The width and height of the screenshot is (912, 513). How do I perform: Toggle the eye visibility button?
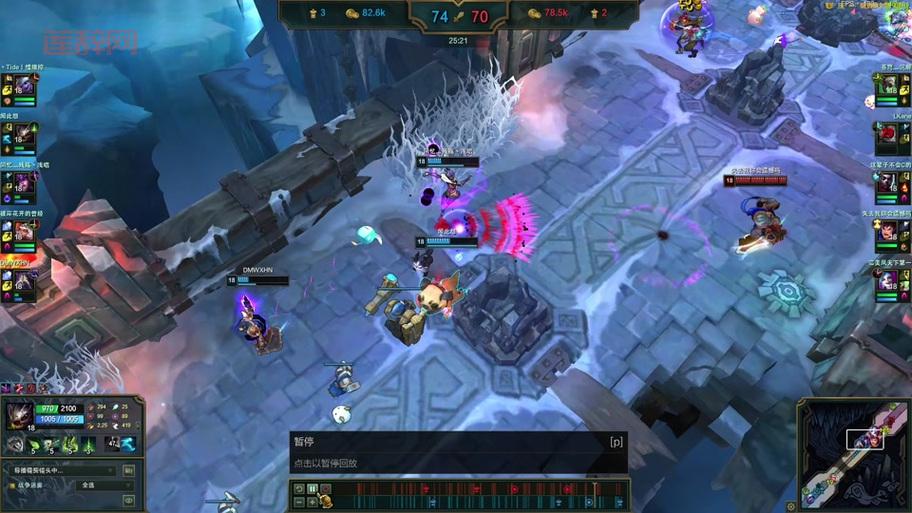pyautogui.click(x=128, y=500)
